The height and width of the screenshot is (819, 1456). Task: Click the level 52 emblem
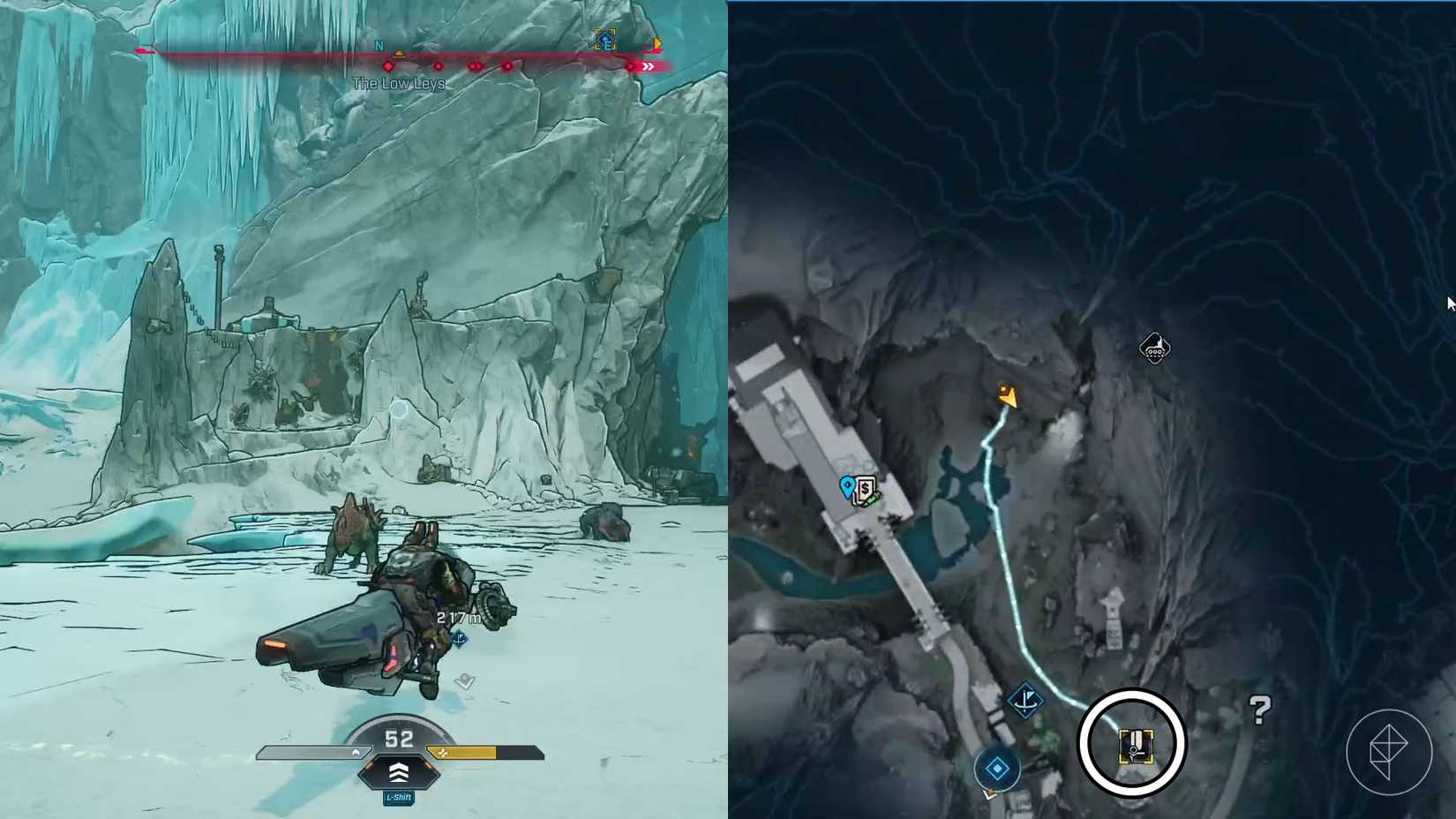click(x=400, y=739)
